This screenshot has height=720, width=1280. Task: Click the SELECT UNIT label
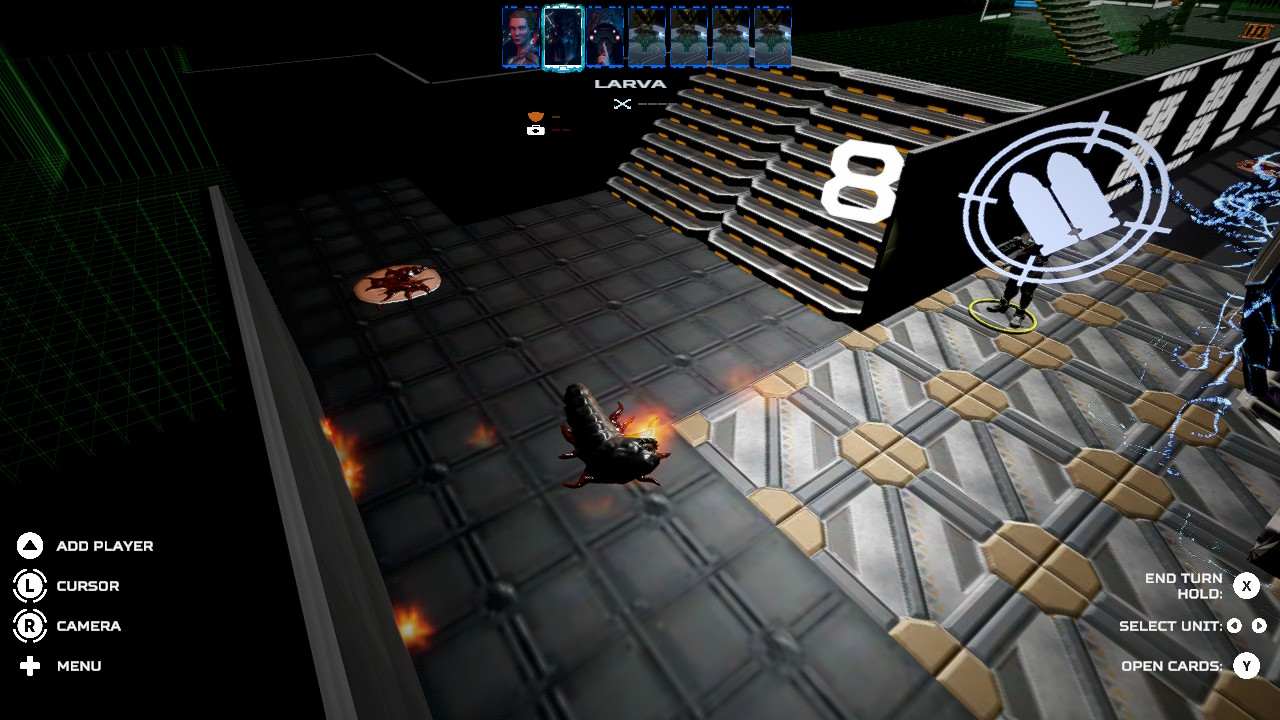coord(1170,626)
